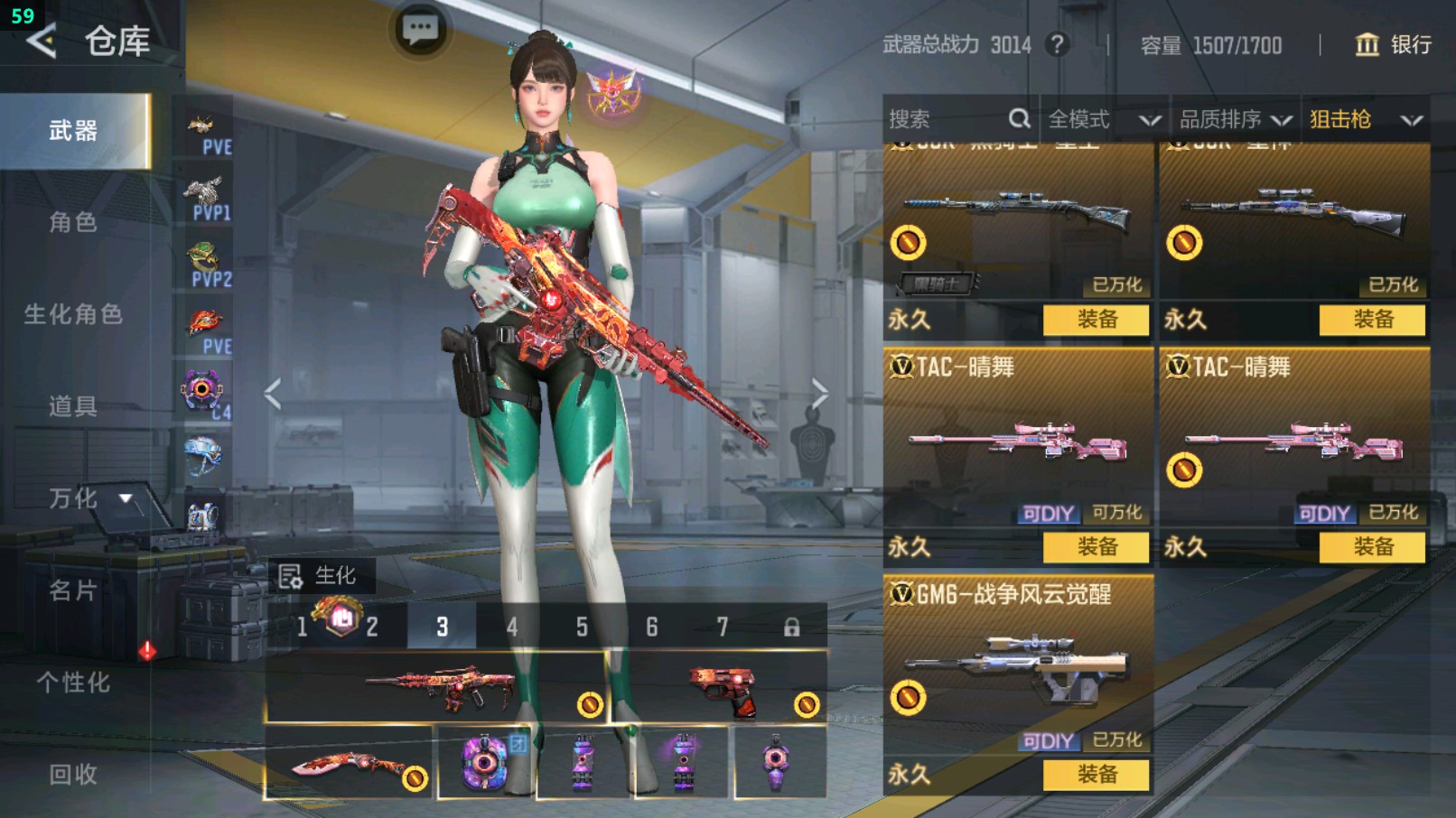Image resolution: width=1456 pixels, height=818 pixels.
Task: Open the 道具 items tab
Action: click(x=73, y=406)
